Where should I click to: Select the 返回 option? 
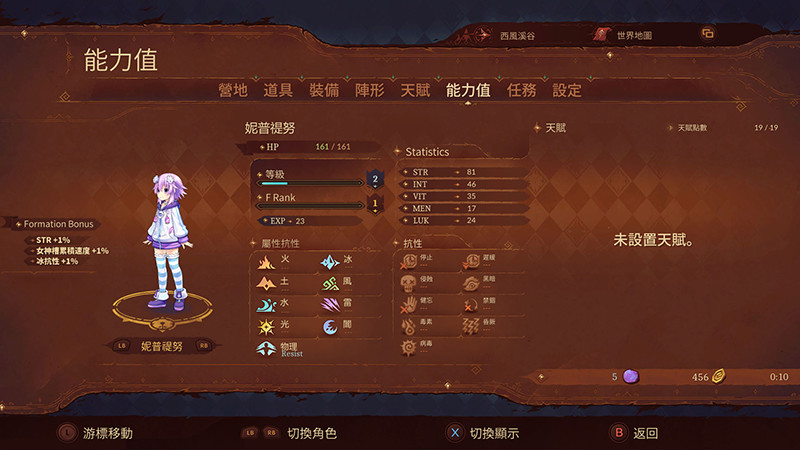(637, 433)
